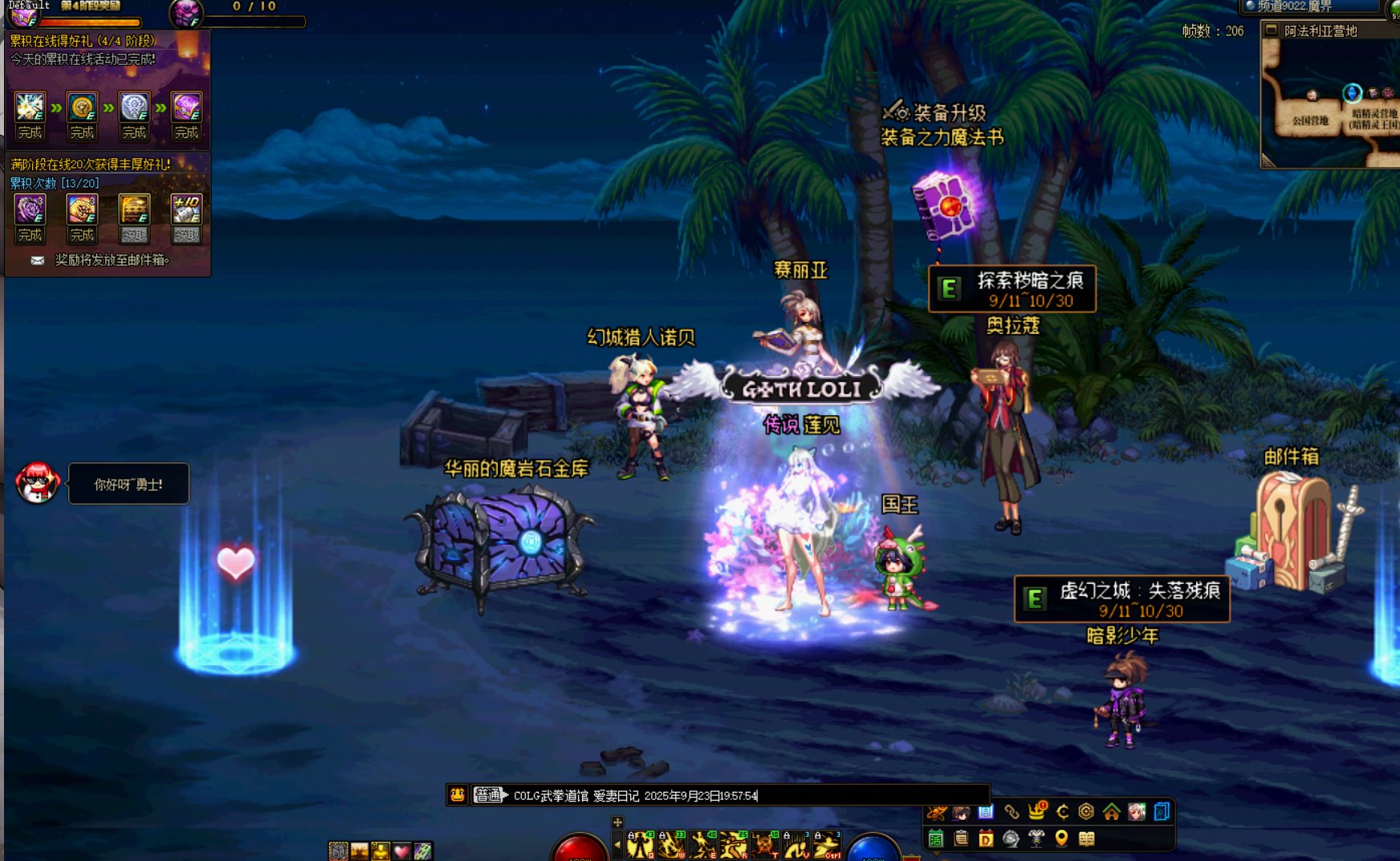Select the purple treasure chest stage reward
This screenshot has height=861, width=1400.
tap(186, 107)
